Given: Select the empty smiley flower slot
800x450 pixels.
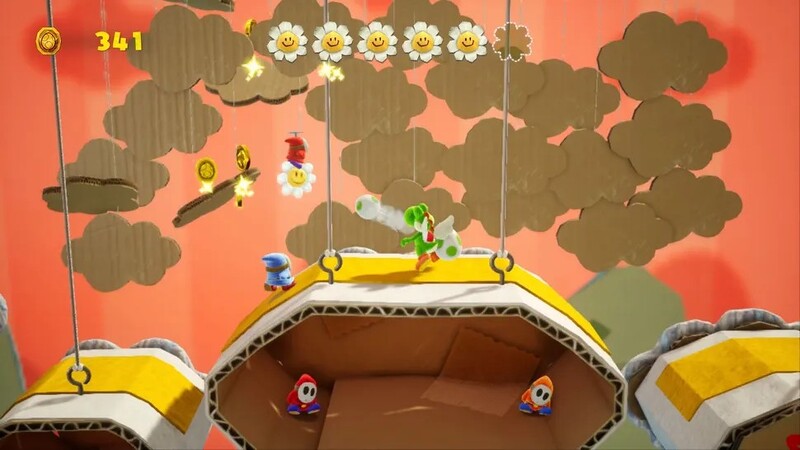Looking at the screenshot, I should (x=513, y=41).
